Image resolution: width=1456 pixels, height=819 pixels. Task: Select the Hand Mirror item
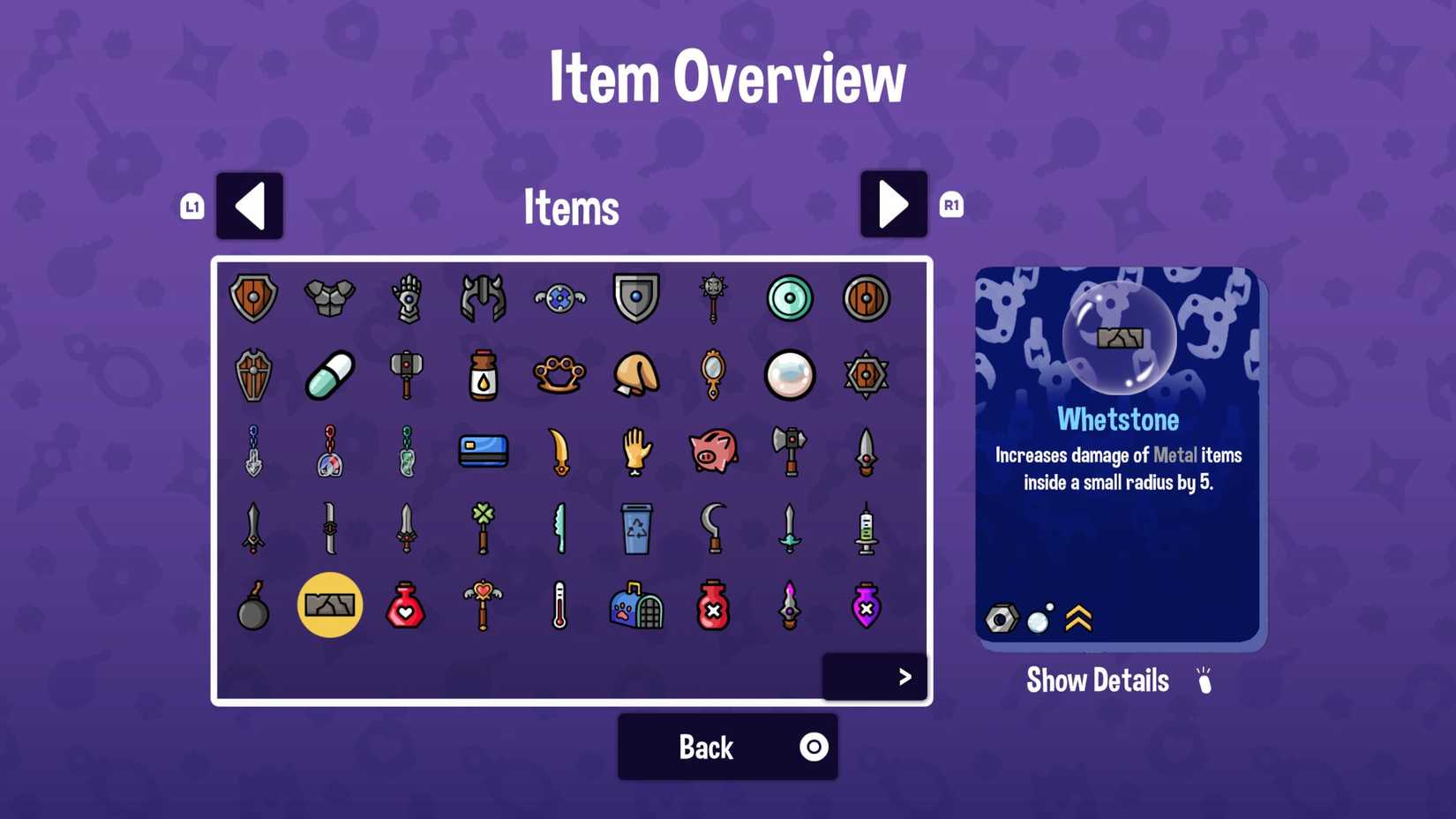pos(713,374)
